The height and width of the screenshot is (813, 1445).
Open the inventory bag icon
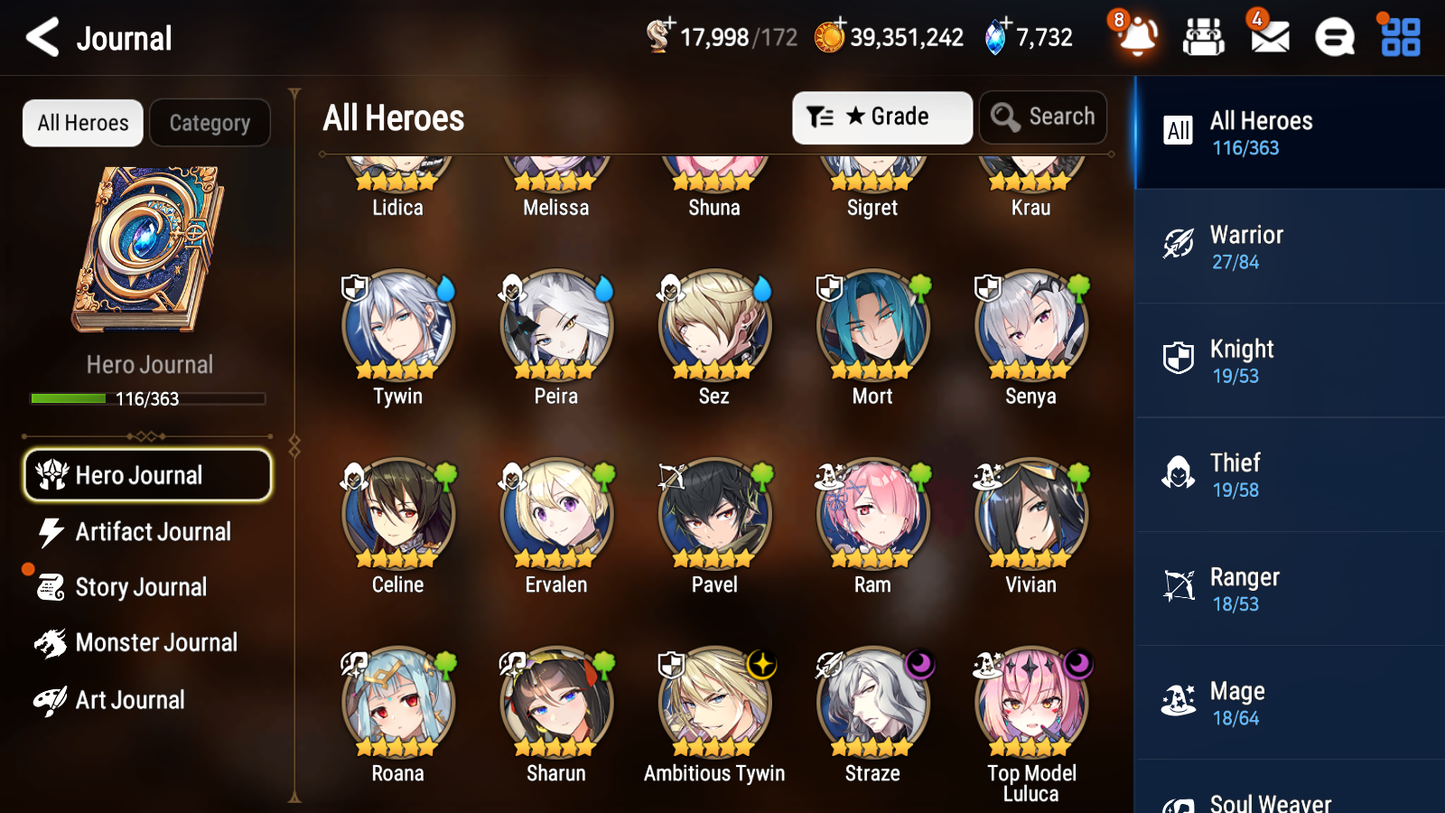(x=1203, y=36)
